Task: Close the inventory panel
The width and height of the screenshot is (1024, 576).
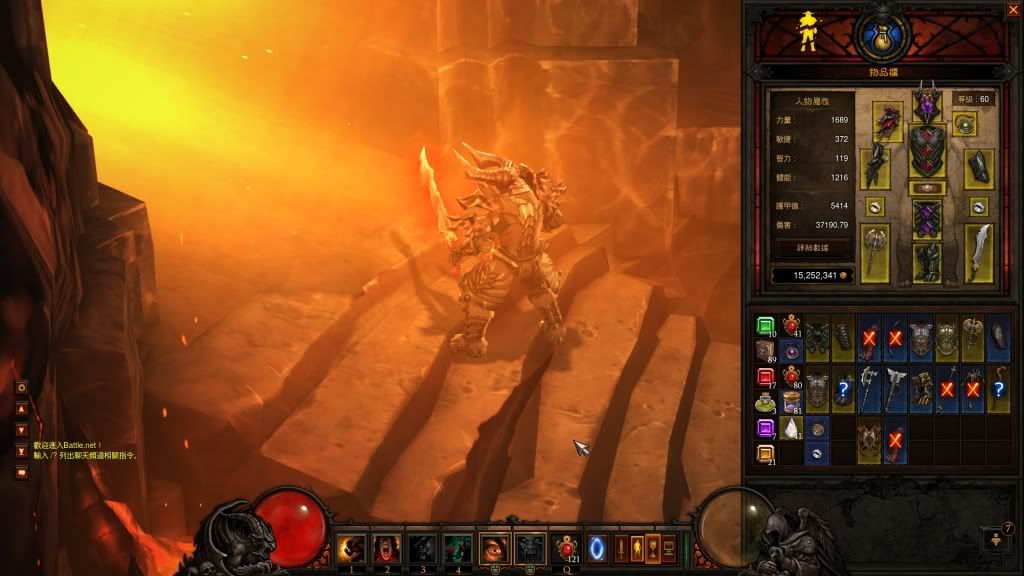Action: tap(1013, 9)
